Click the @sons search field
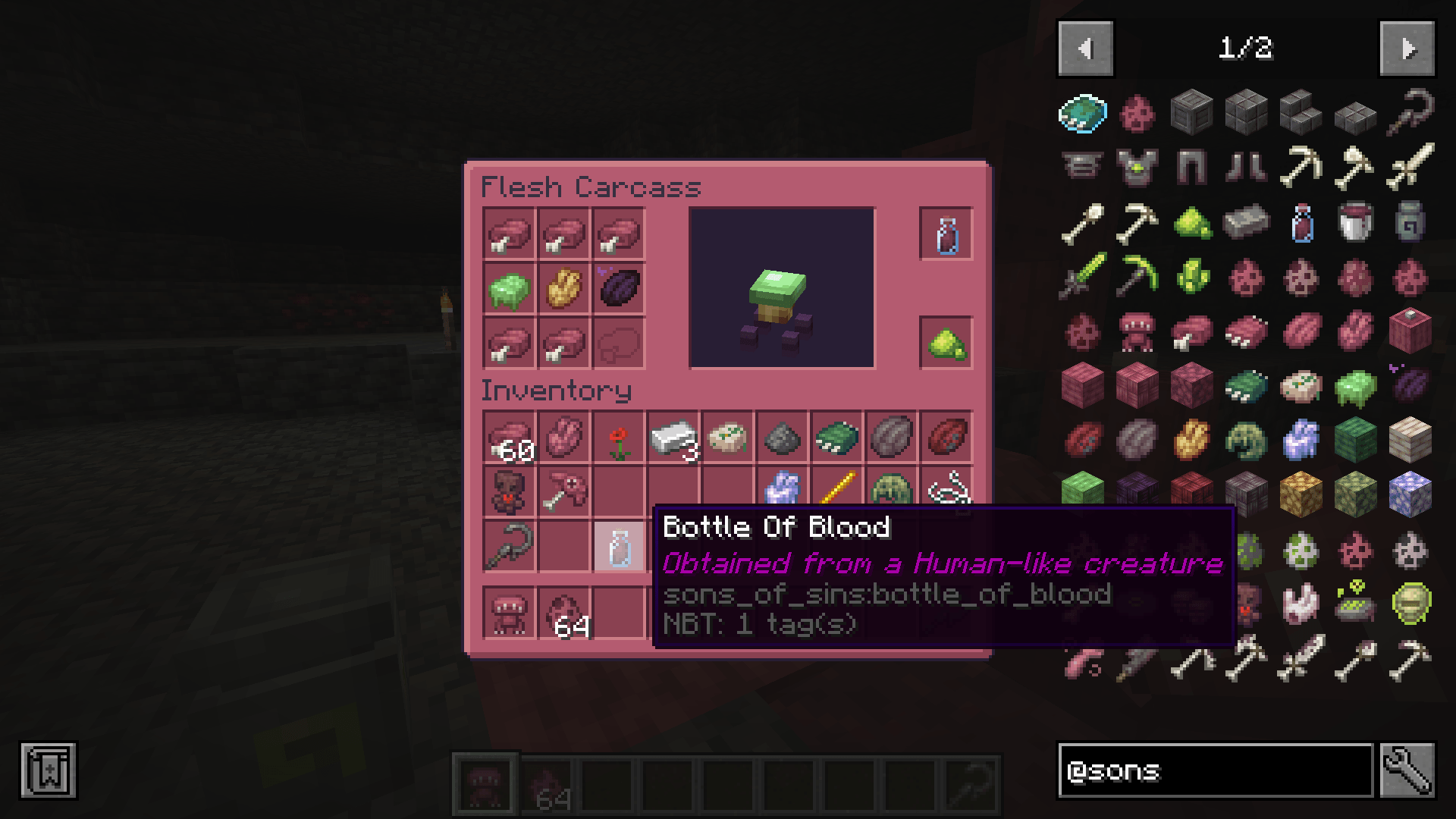Viewport: 1456px width, 819px height. coord(1213,770)
